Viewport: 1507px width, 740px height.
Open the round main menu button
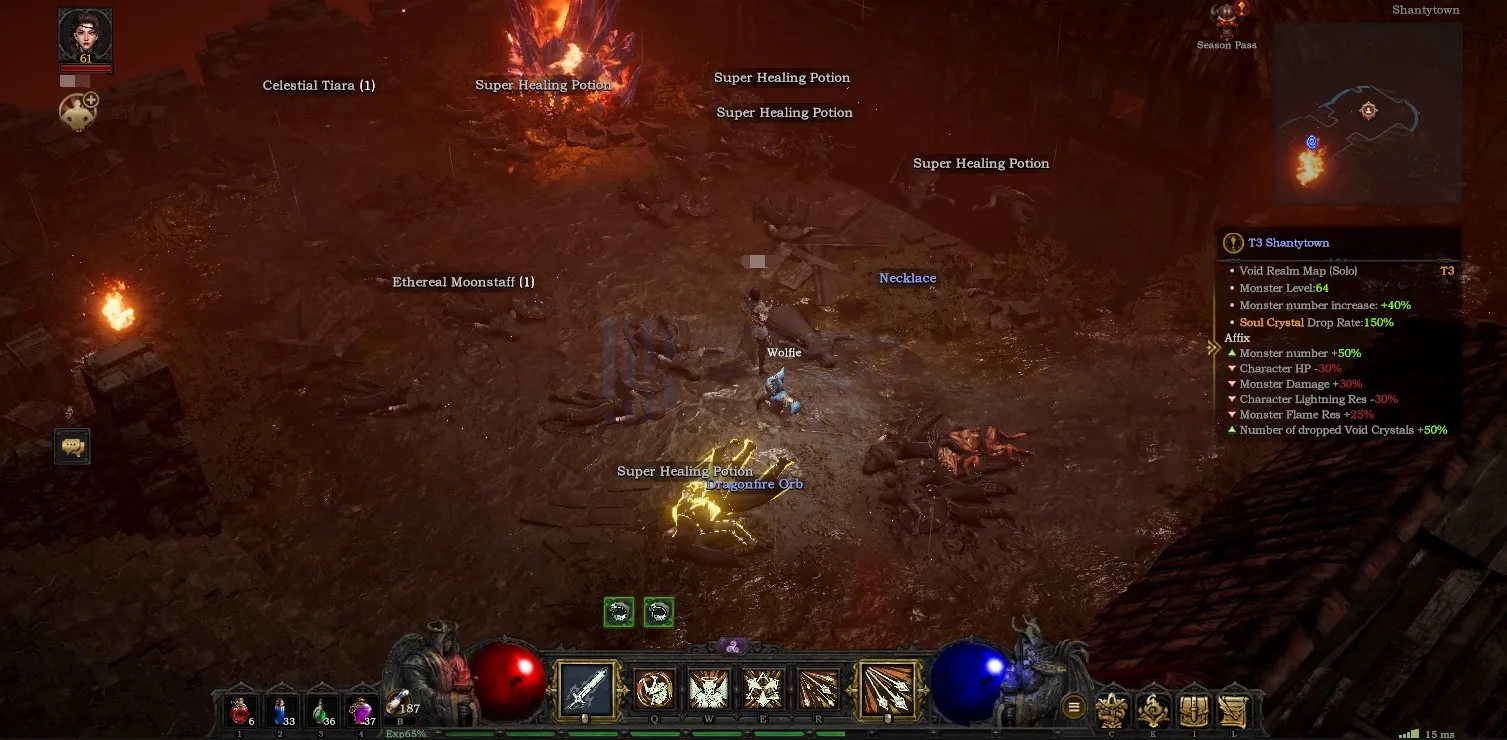point(1074,708)
